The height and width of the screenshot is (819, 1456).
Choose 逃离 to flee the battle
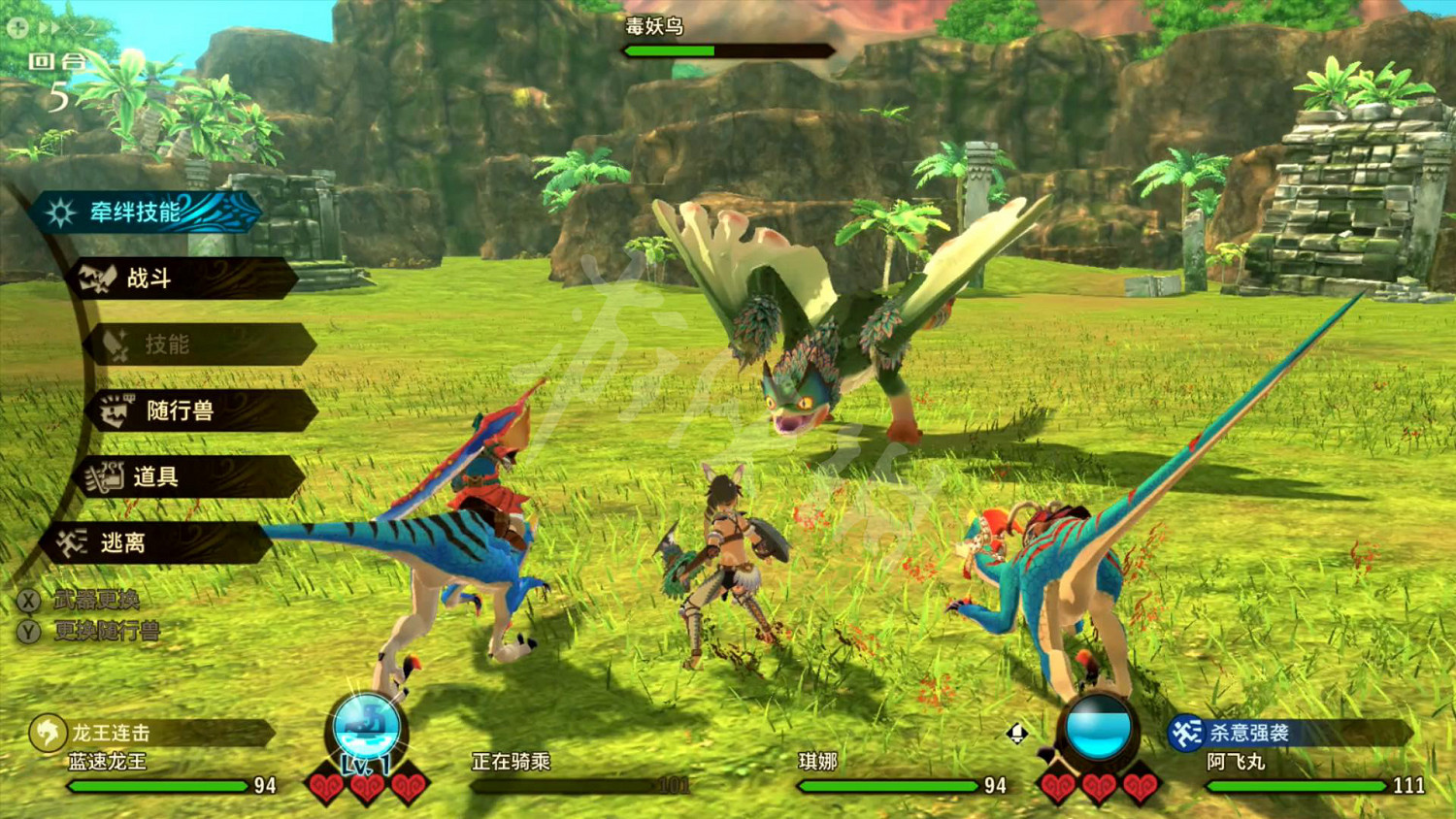126,541
